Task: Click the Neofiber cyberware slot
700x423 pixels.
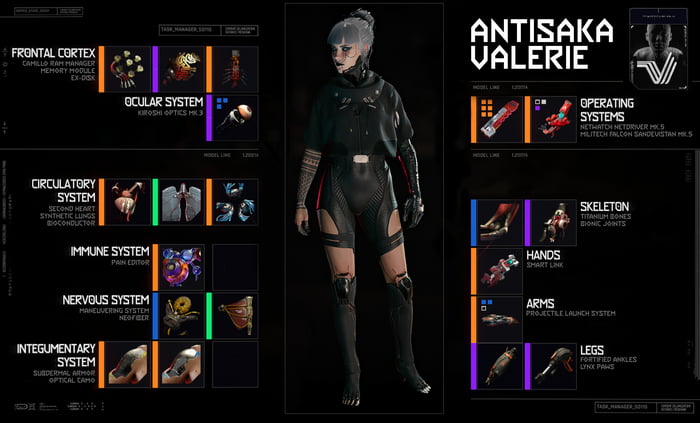Action: [x=234, y=315]
